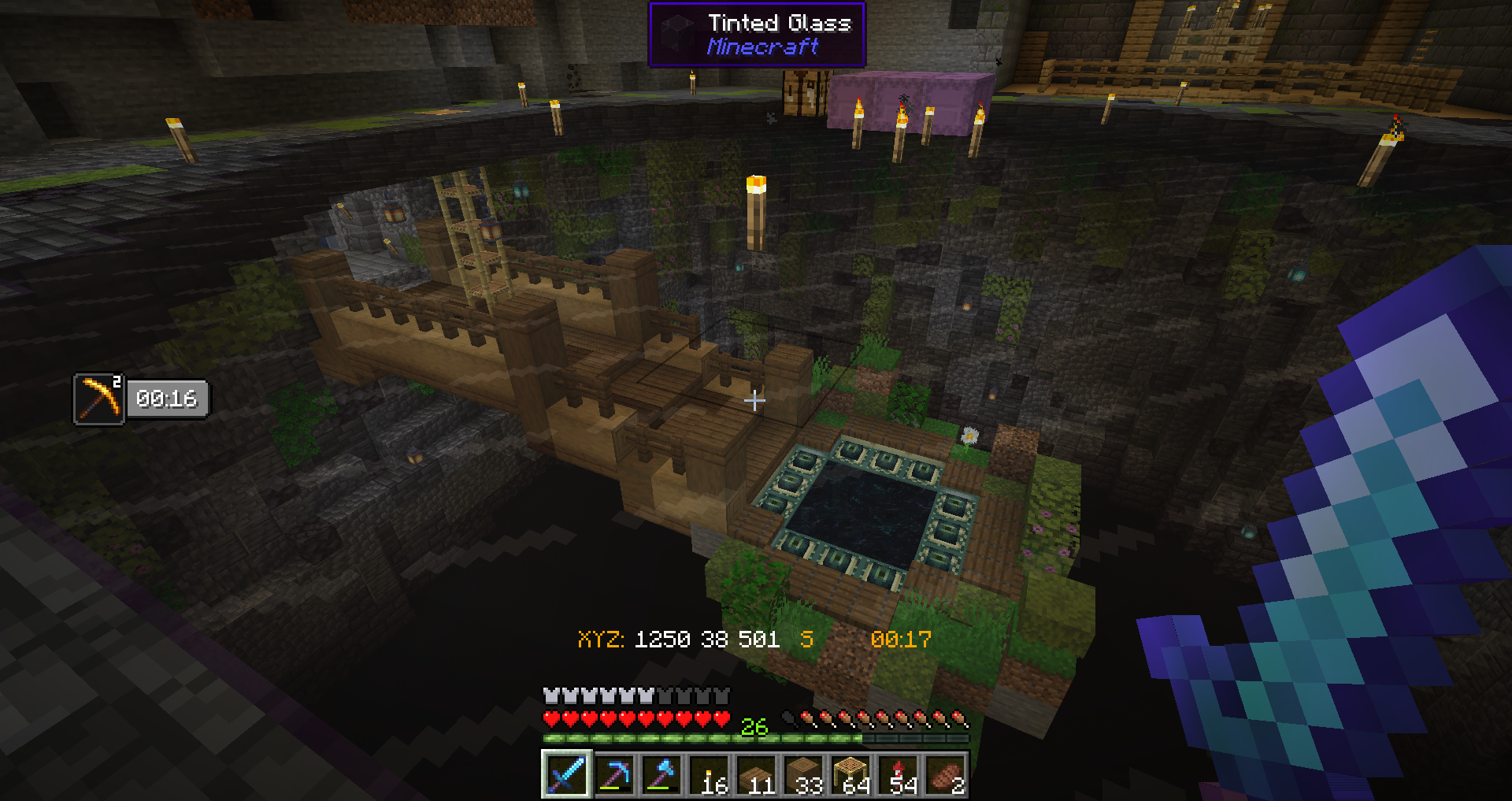Choose the diamond pickaxe in the hotbar

tap(614, 774)
